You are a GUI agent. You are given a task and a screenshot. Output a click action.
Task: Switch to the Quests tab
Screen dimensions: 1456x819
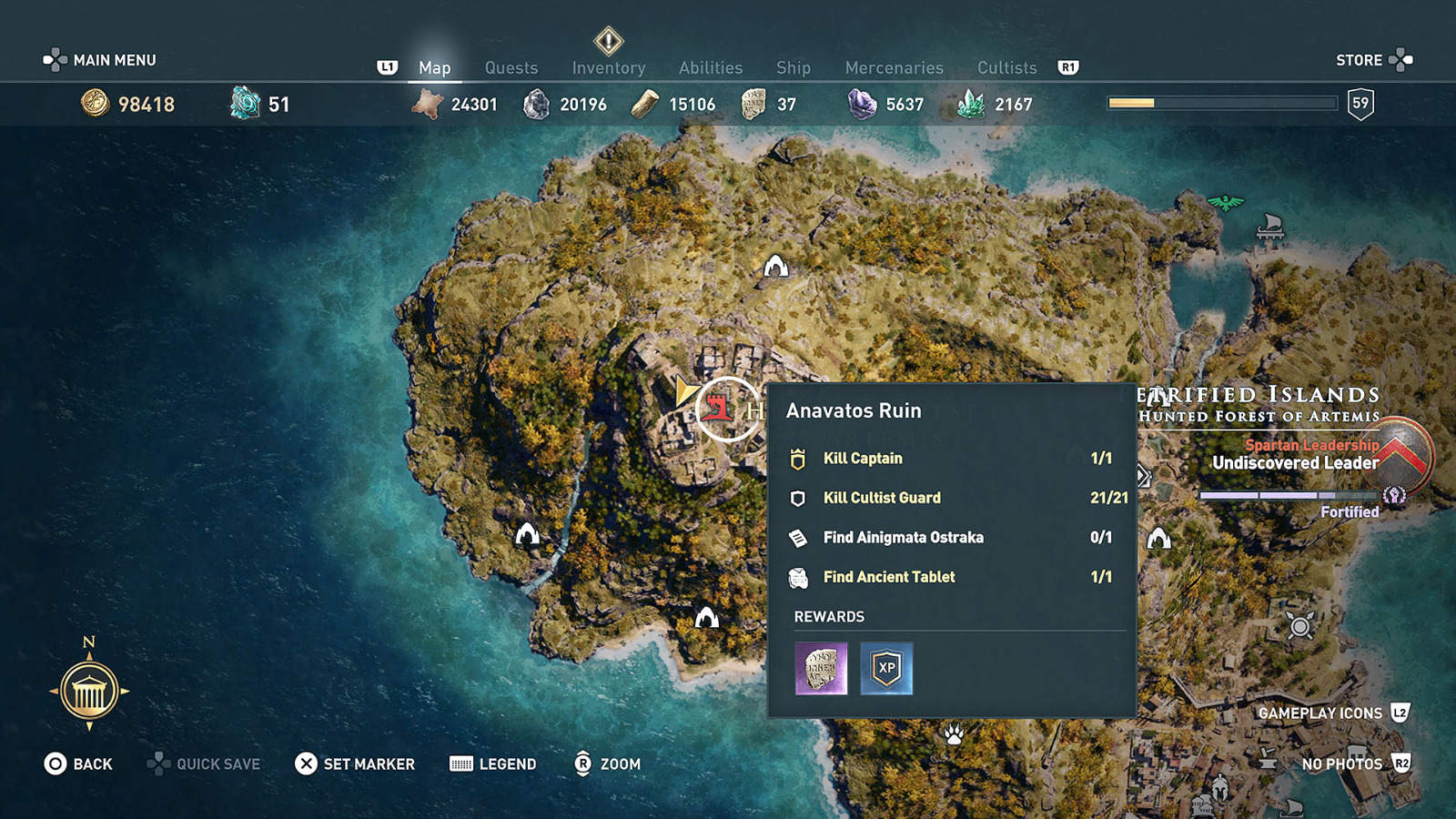pyautogui.click(x=511, y=68)
